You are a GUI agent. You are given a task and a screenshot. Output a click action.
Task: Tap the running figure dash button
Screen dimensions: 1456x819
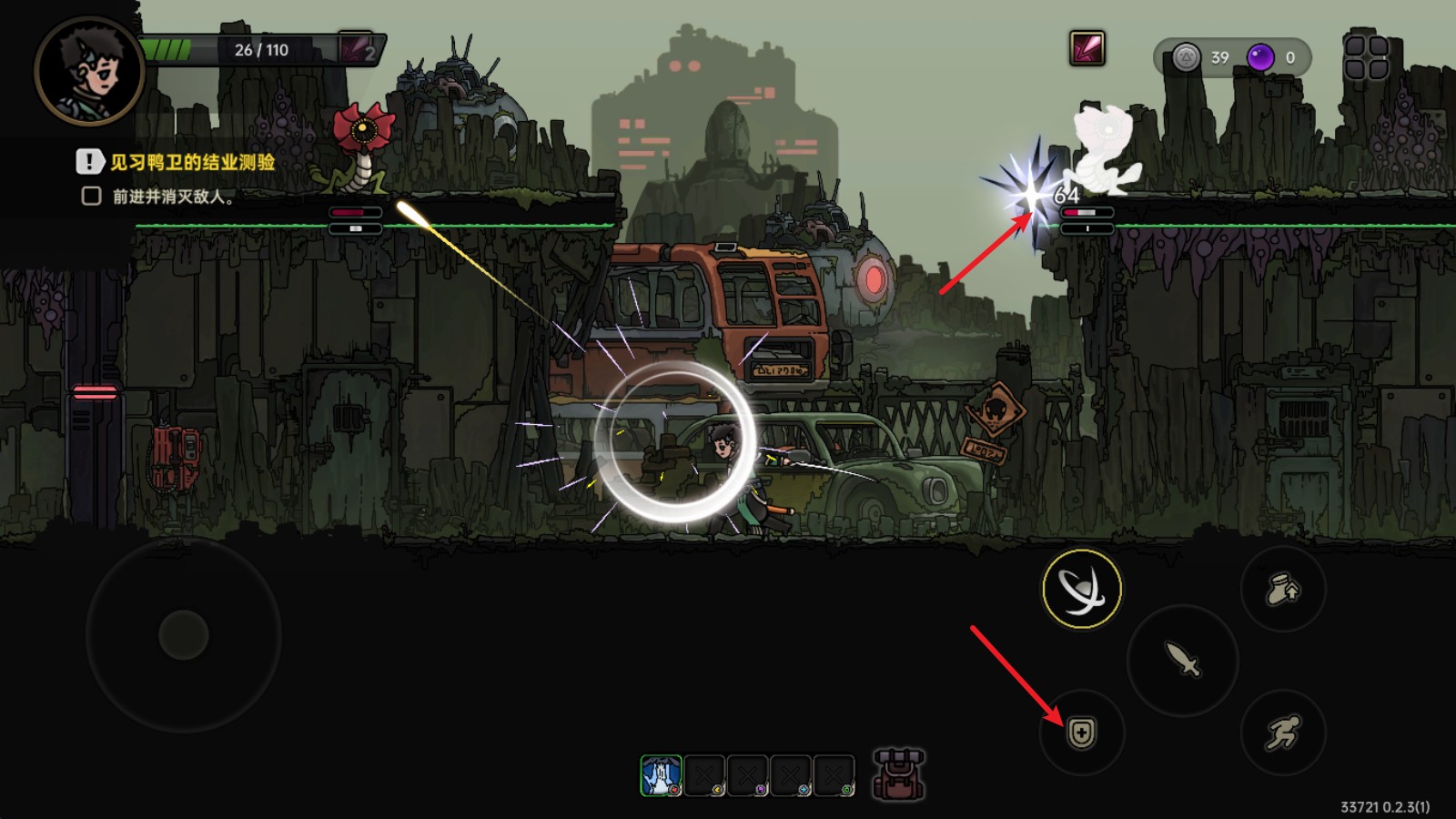(x=1283, y=733)
